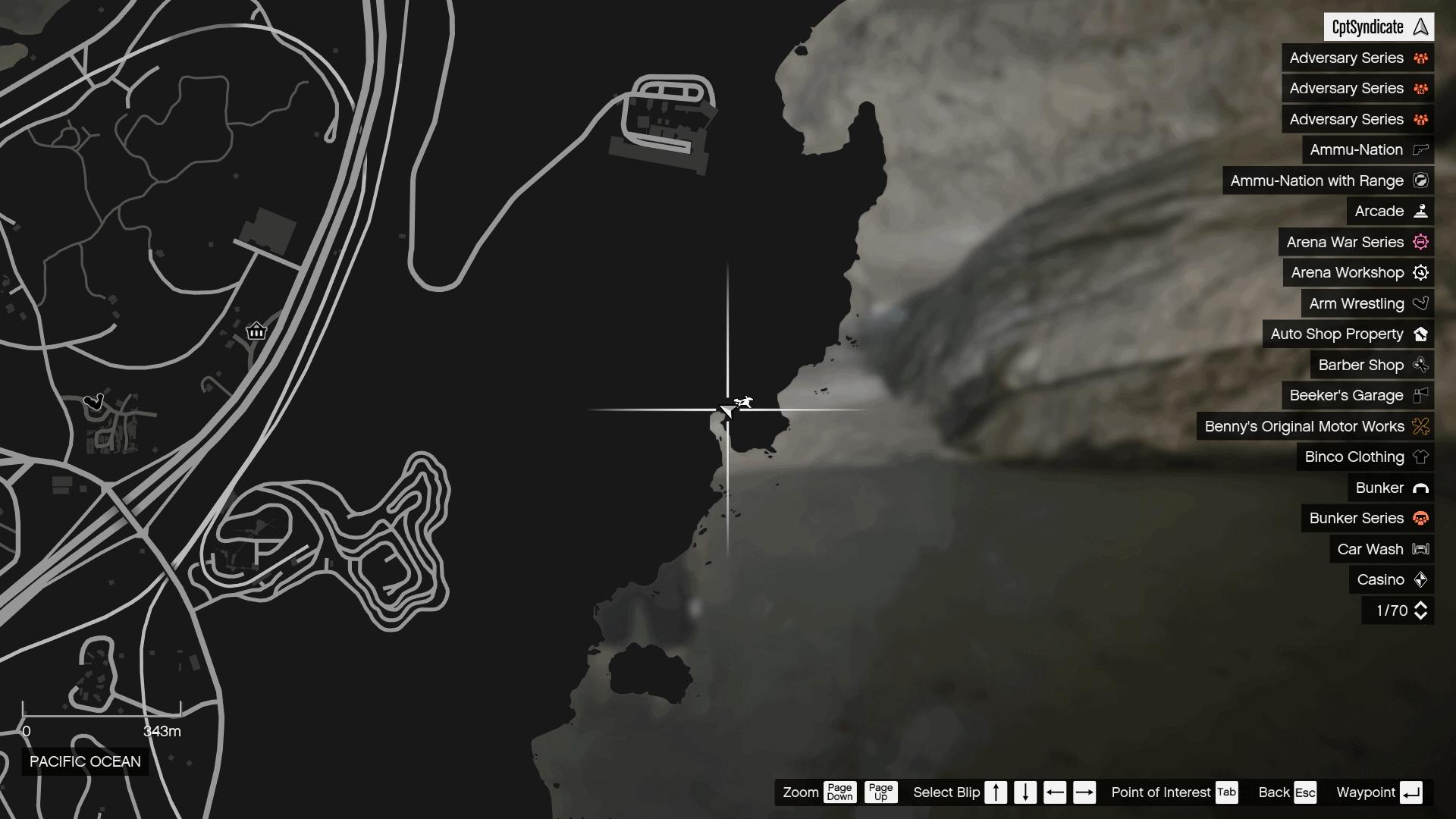Toggle the Casino diamond blip visibility
Viewport: 1456px width, 819px height.
coord(1419,579)
